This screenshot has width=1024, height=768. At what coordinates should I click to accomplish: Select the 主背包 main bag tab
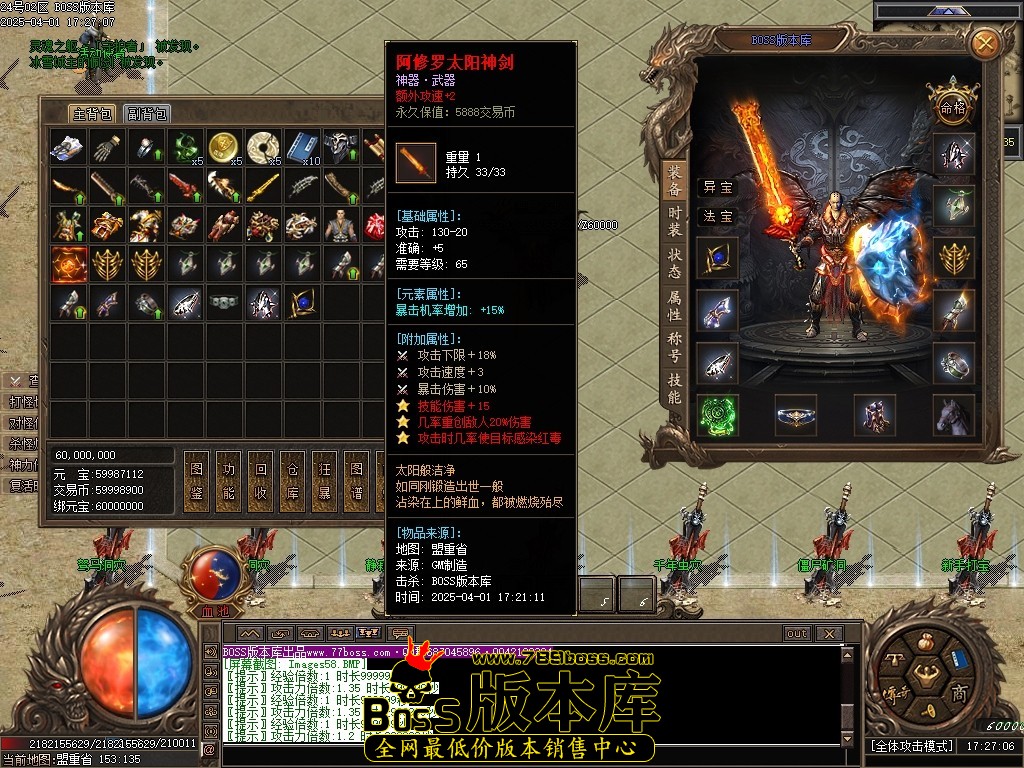[91, 114]
